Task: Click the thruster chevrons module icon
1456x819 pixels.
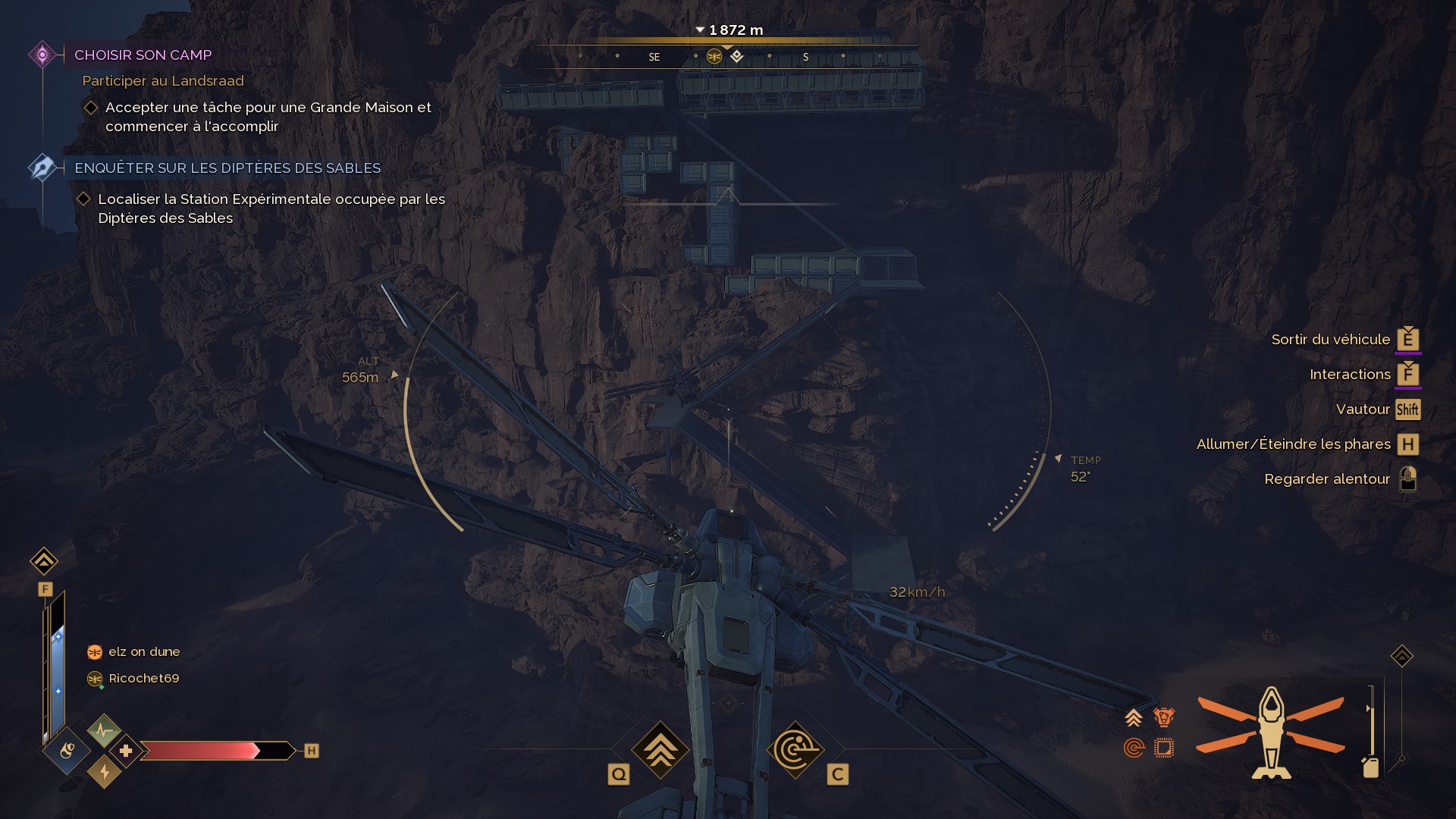Action: point(1134,717)
